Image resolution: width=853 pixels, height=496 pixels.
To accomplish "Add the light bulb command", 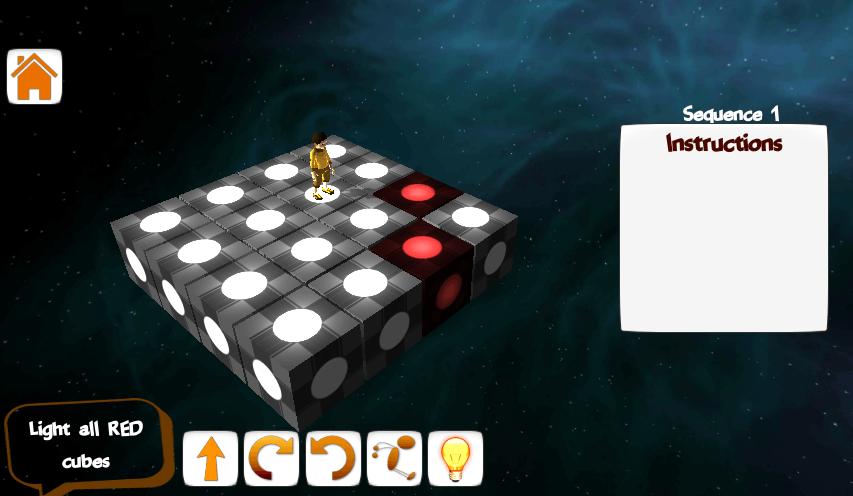I will (x=455, y=459).
